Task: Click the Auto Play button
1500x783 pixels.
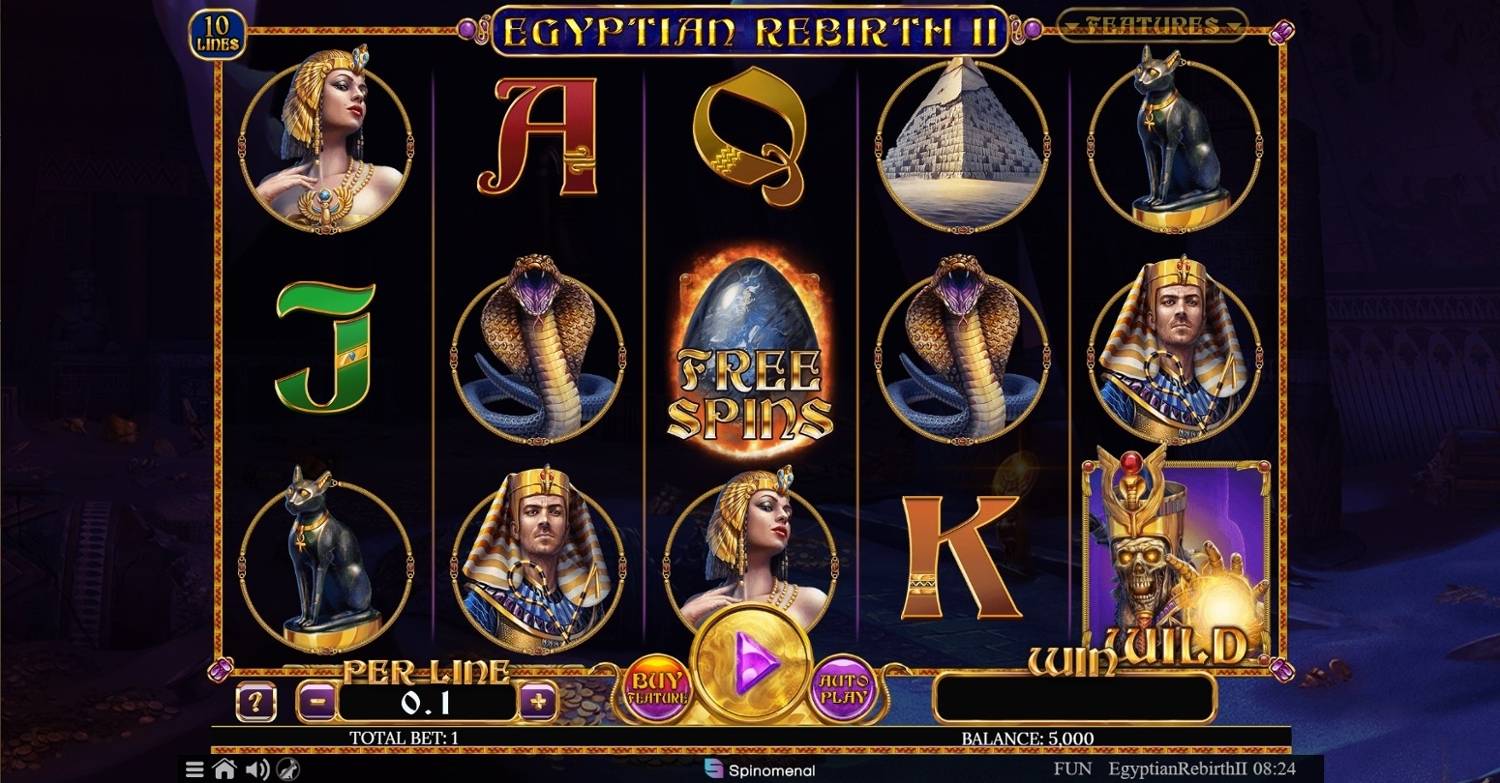Action: [x=841, y=688]
